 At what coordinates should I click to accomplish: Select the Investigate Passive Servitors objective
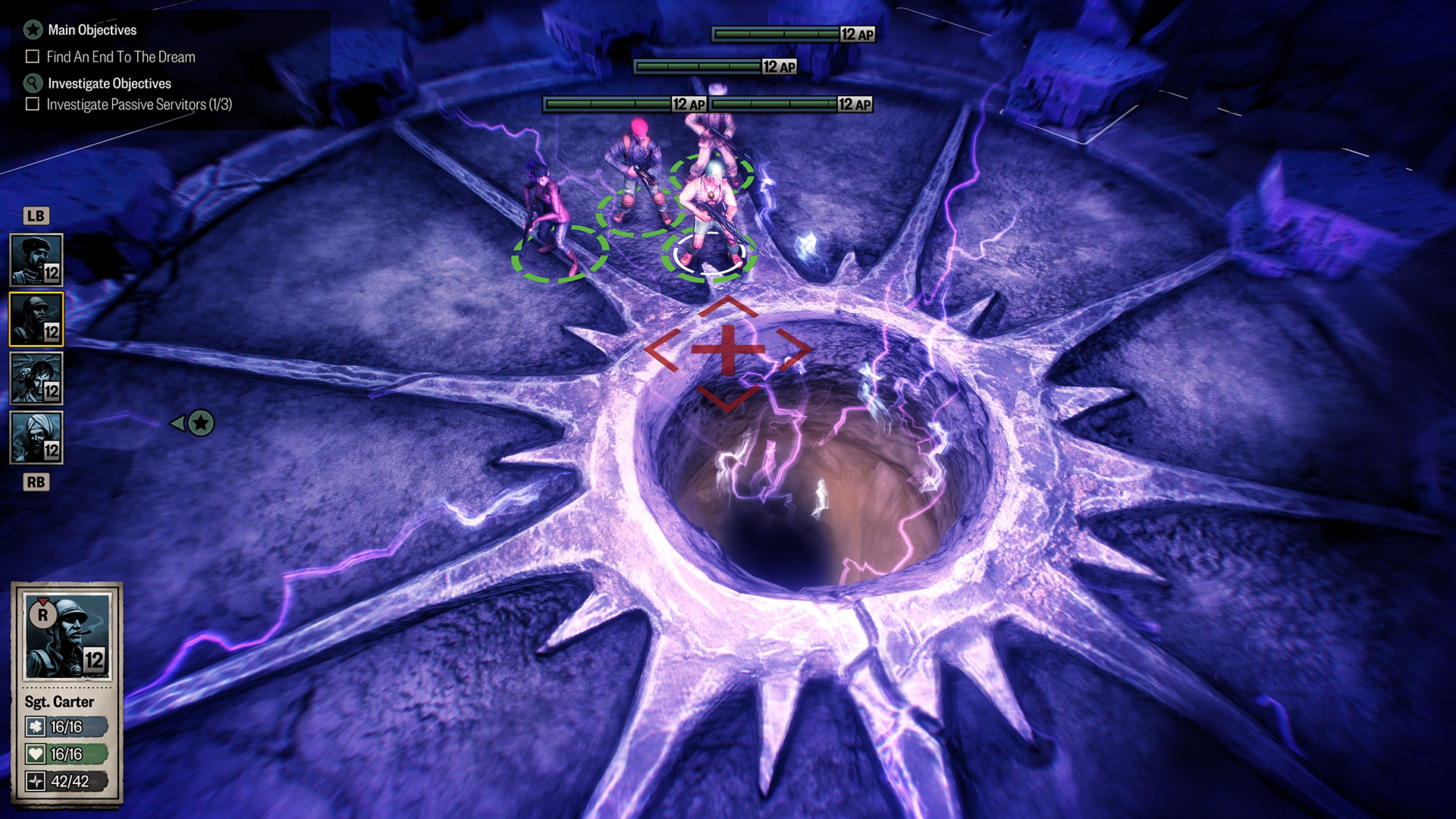point(139,105)
